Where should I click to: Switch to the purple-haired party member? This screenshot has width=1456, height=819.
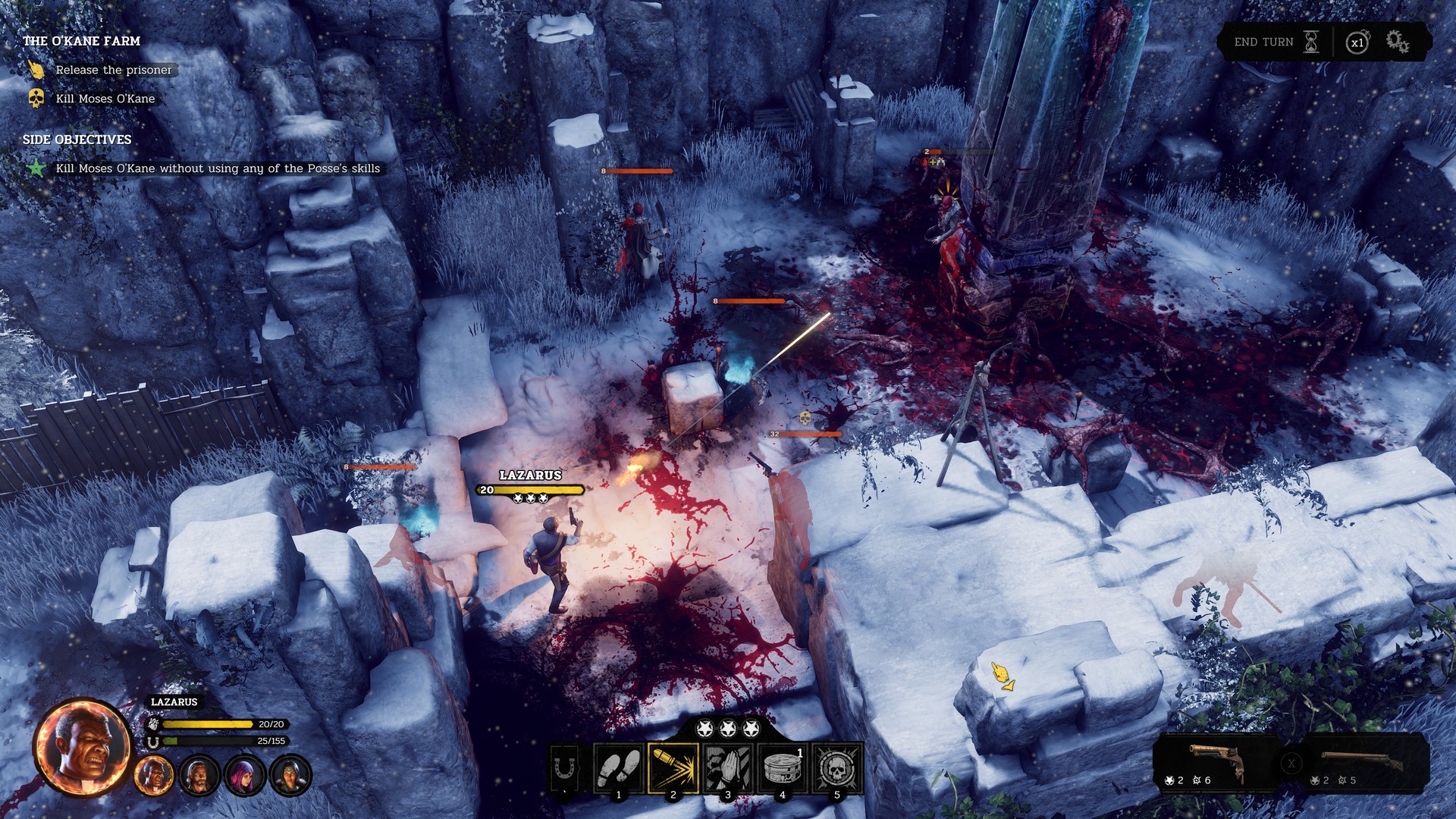[244, 776]
